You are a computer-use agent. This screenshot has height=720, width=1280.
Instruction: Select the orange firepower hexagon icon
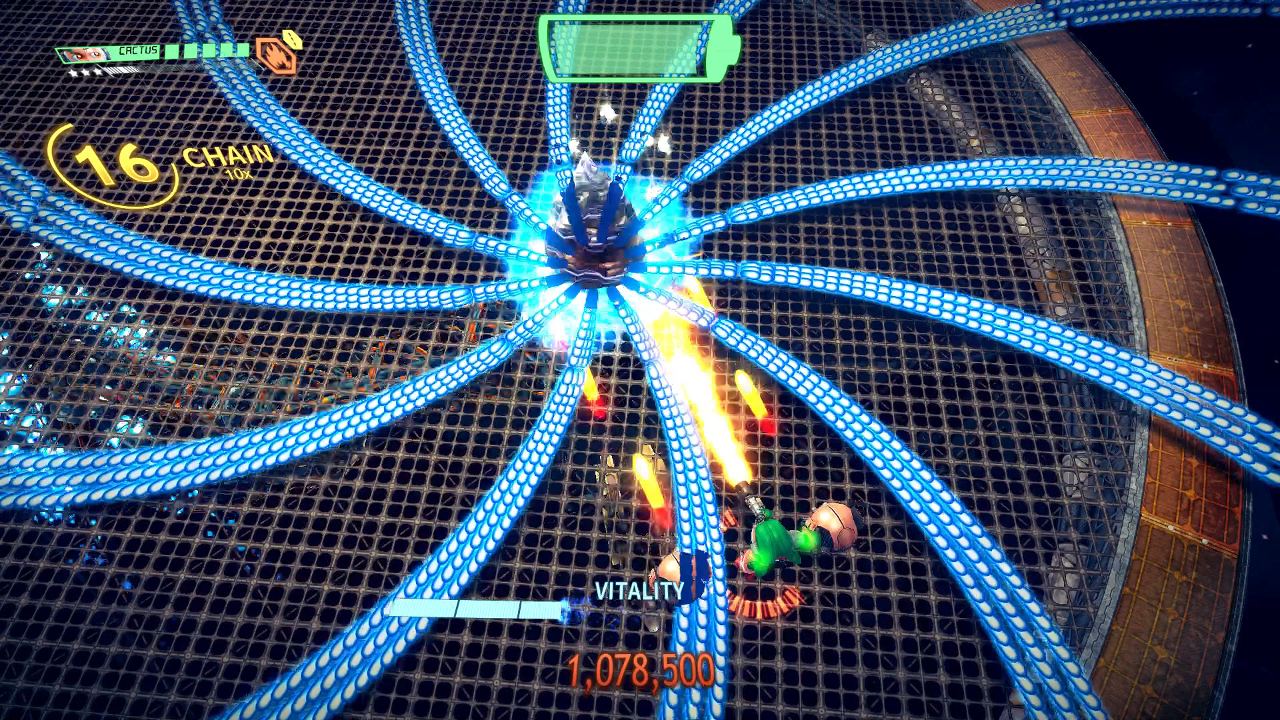point(277,56)
